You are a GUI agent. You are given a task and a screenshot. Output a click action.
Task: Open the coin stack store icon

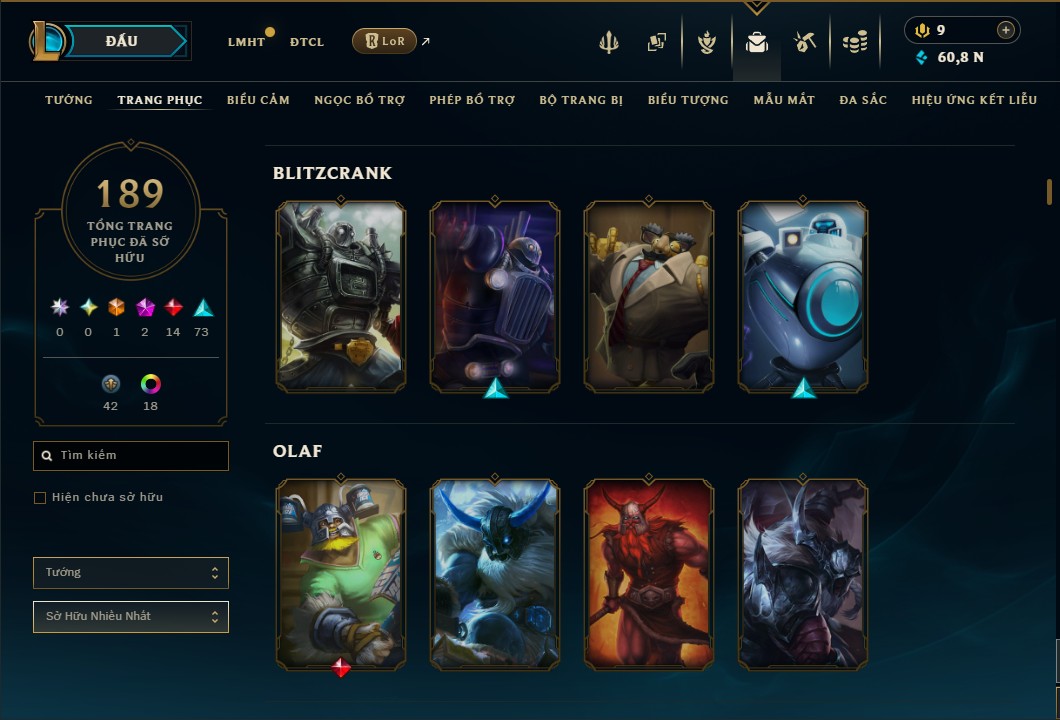(854, 42)
